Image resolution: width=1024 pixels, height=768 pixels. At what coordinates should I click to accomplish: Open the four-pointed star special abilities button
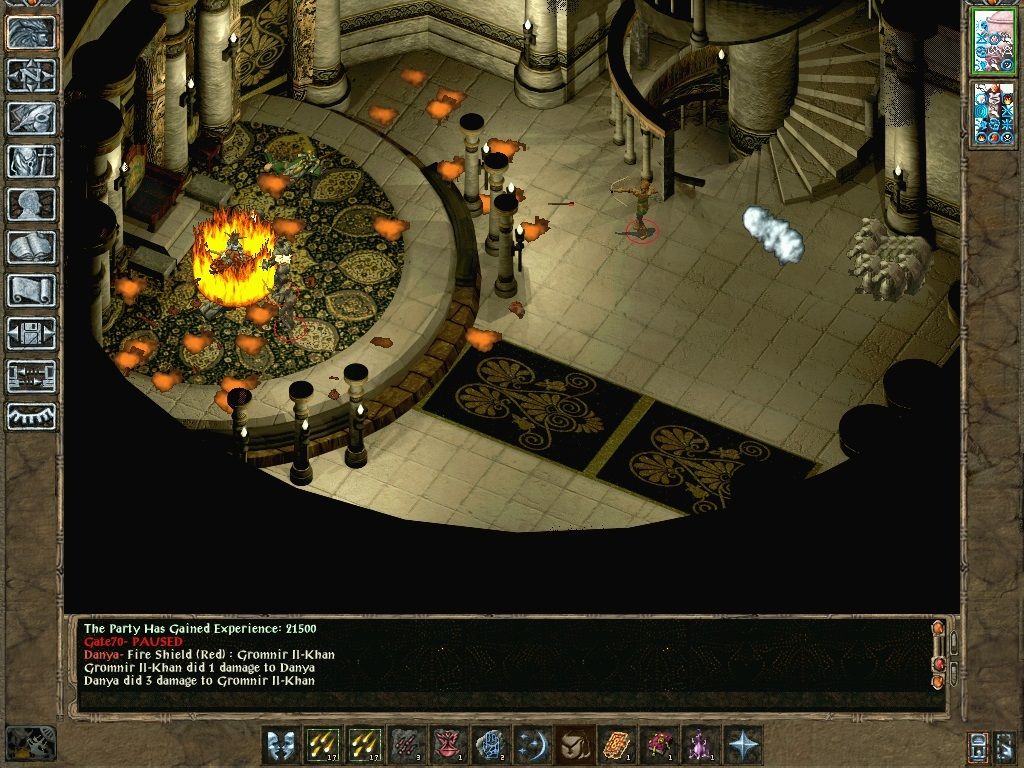pos(742,745)
